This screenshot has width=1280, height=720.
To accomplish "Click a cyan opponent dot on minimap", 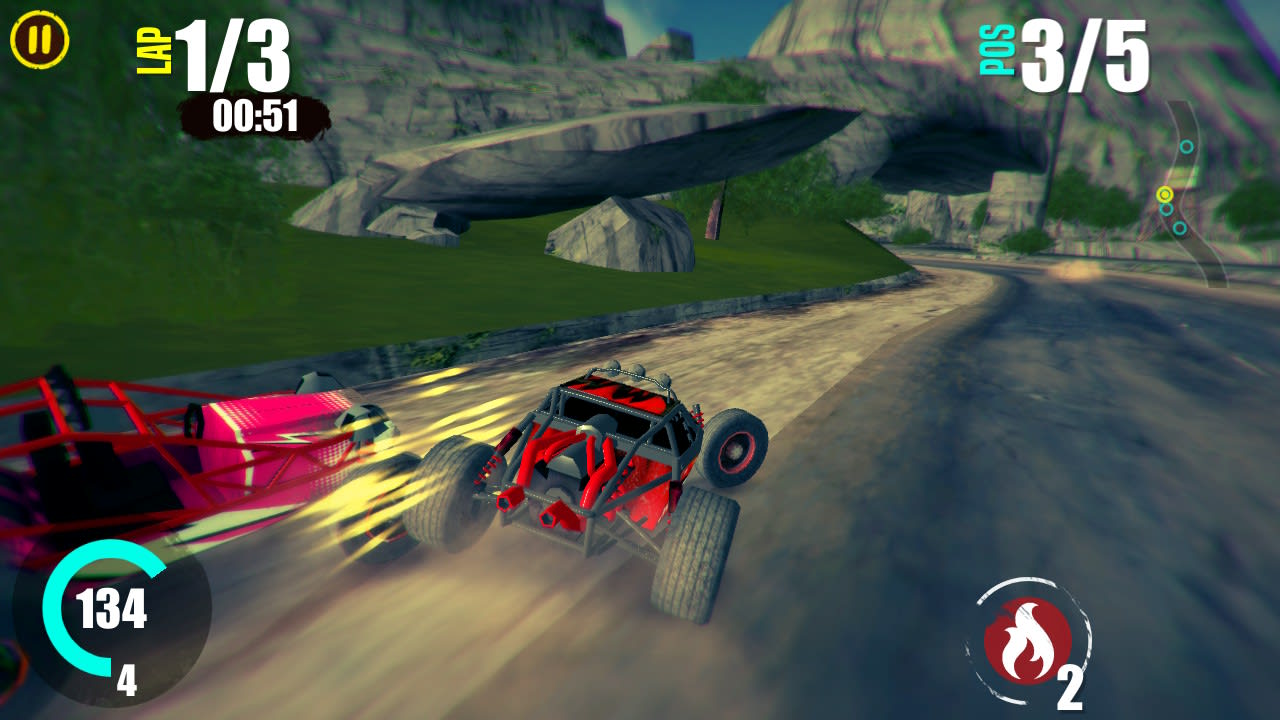I will coord(1187,146).
